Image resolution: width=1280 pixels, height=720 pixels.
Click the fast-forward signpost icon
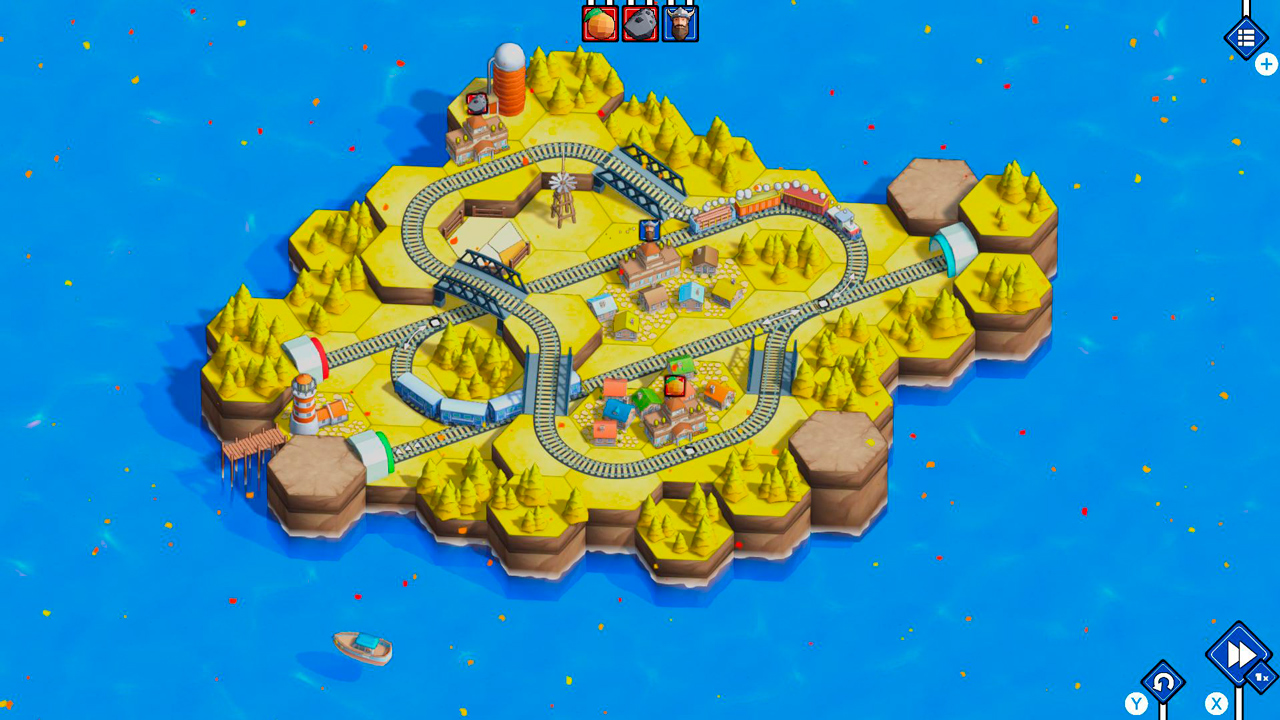[1236, 655]
